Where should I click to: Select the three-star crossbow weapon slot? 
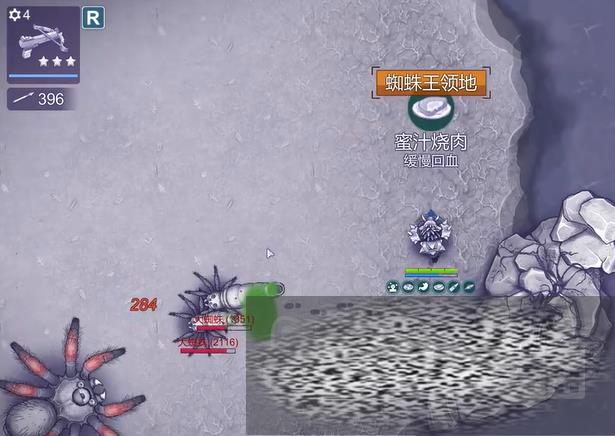(43, 42)
